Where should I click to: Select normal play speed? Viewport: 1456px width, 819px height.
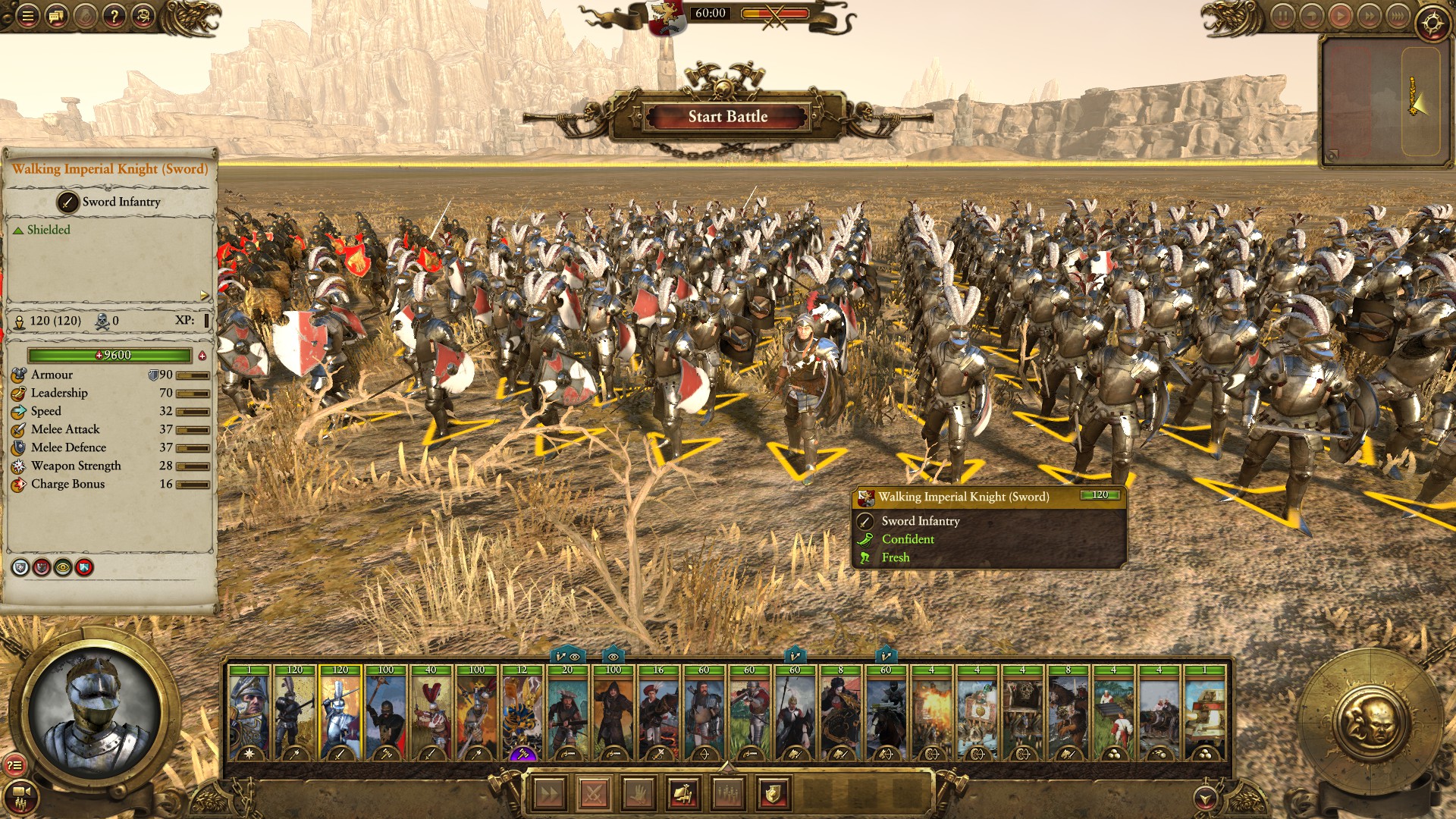click(x=1340, y=16)
